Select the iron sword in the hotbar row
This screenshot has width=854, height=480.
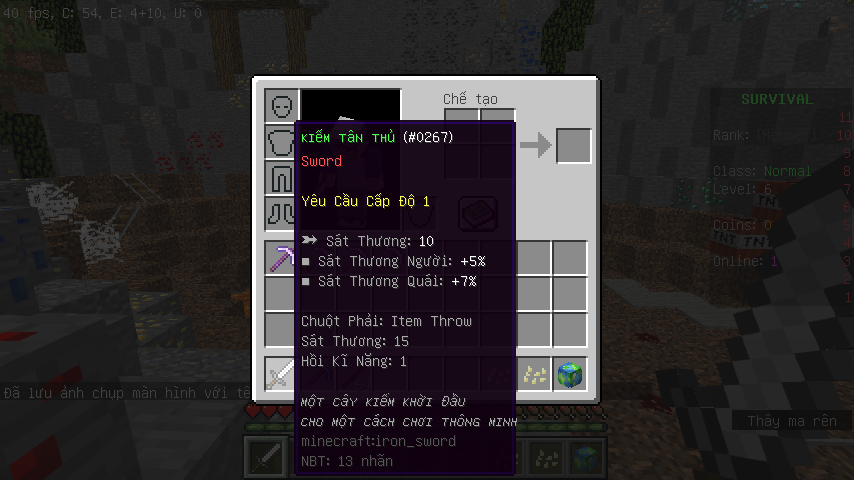pos(282,375)
